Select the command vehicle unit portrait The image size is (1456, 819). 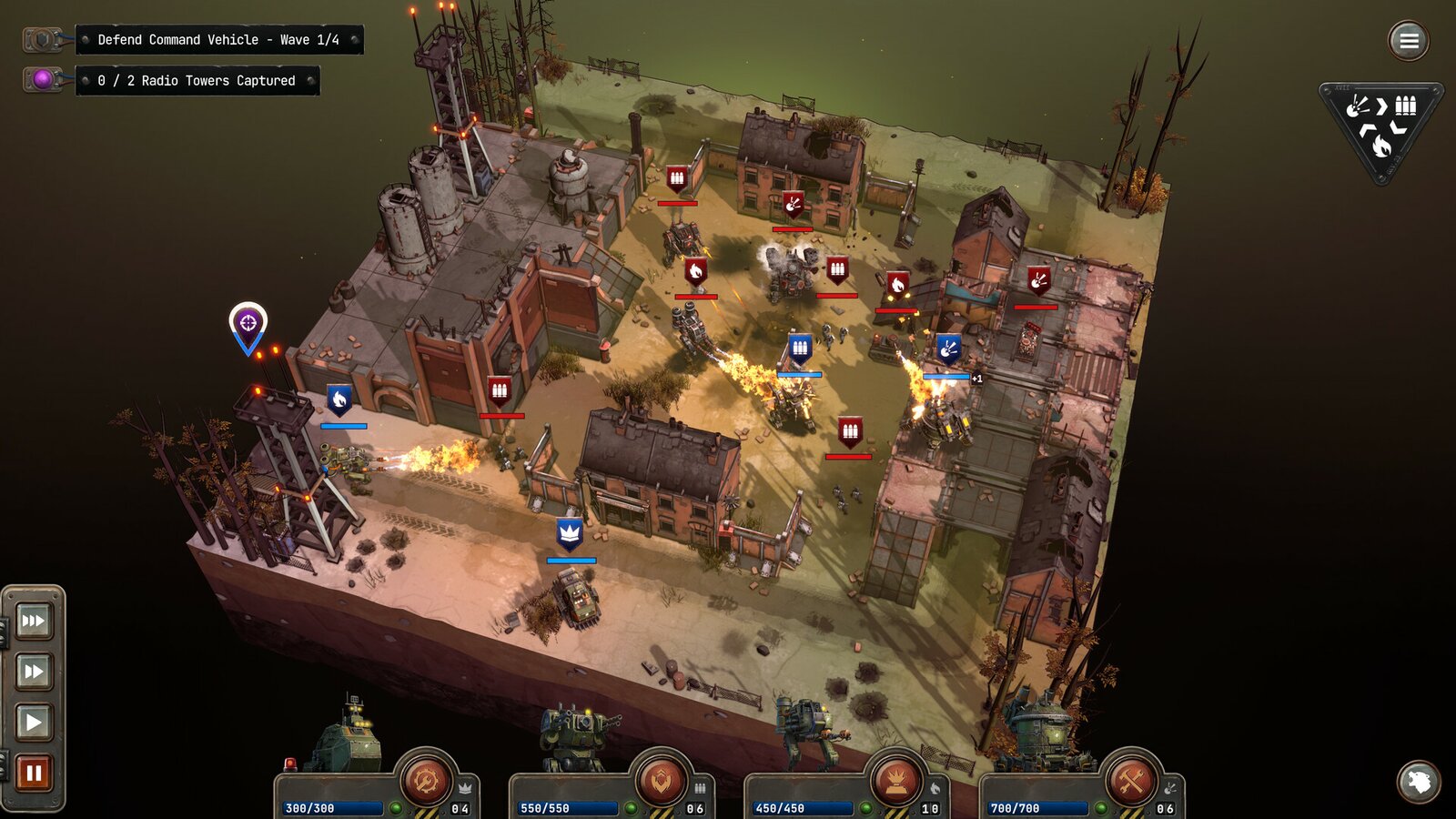pyautogui.click(x=346, y=737)
